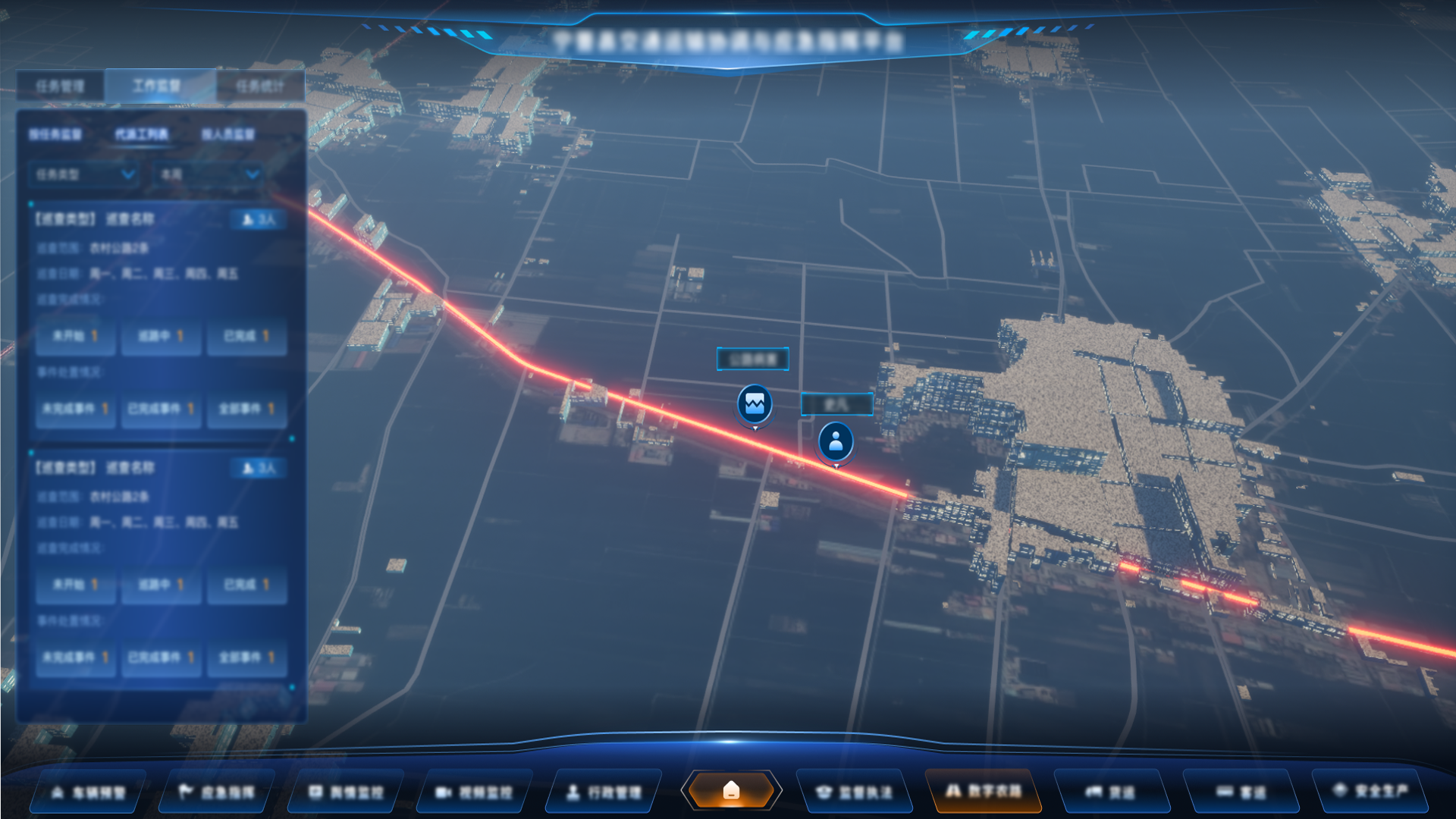Show the 按任务监督 sub-tab
This screenshot has height=819, width=1456.
pyautogui.click(x=55, y=134)
